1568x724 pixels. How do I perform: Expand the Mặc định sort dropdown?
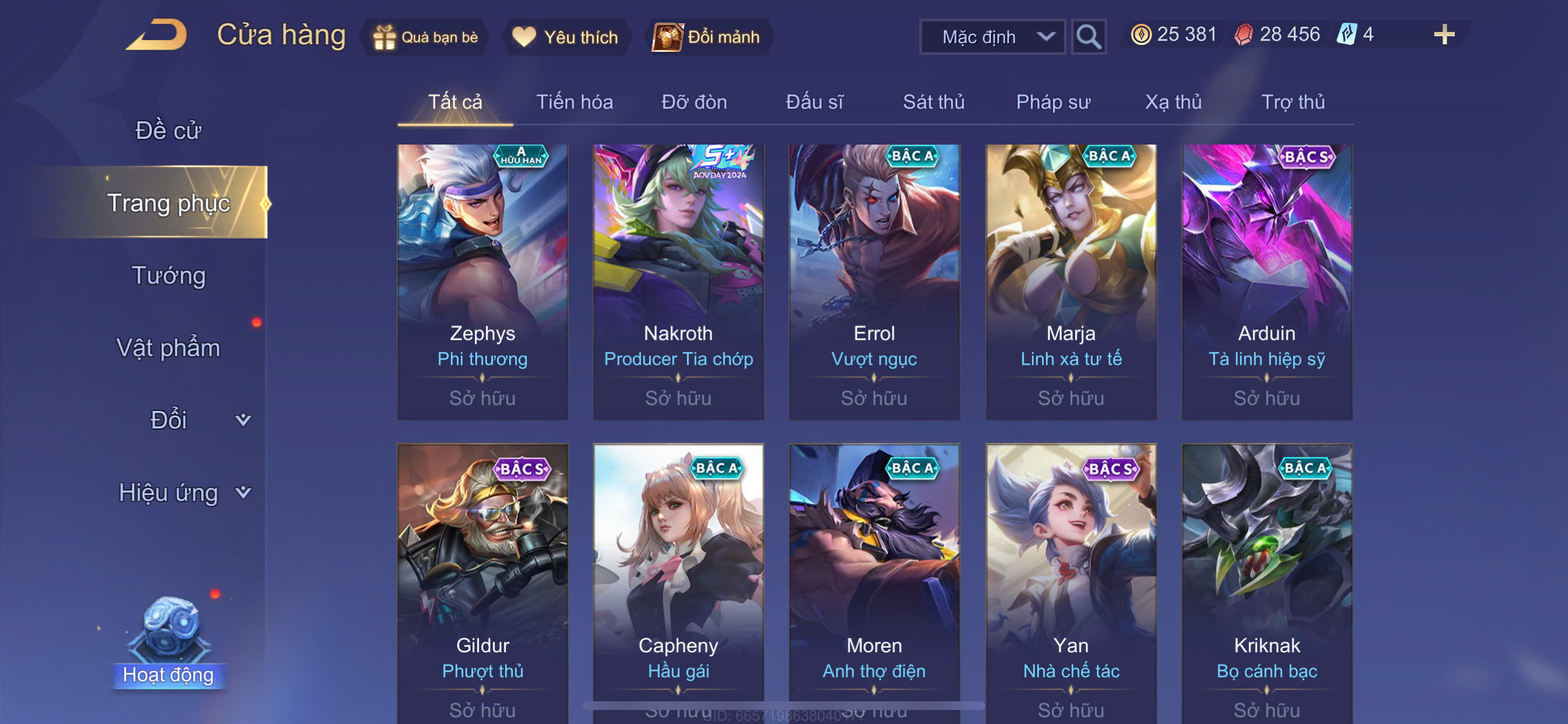[992, 37]
